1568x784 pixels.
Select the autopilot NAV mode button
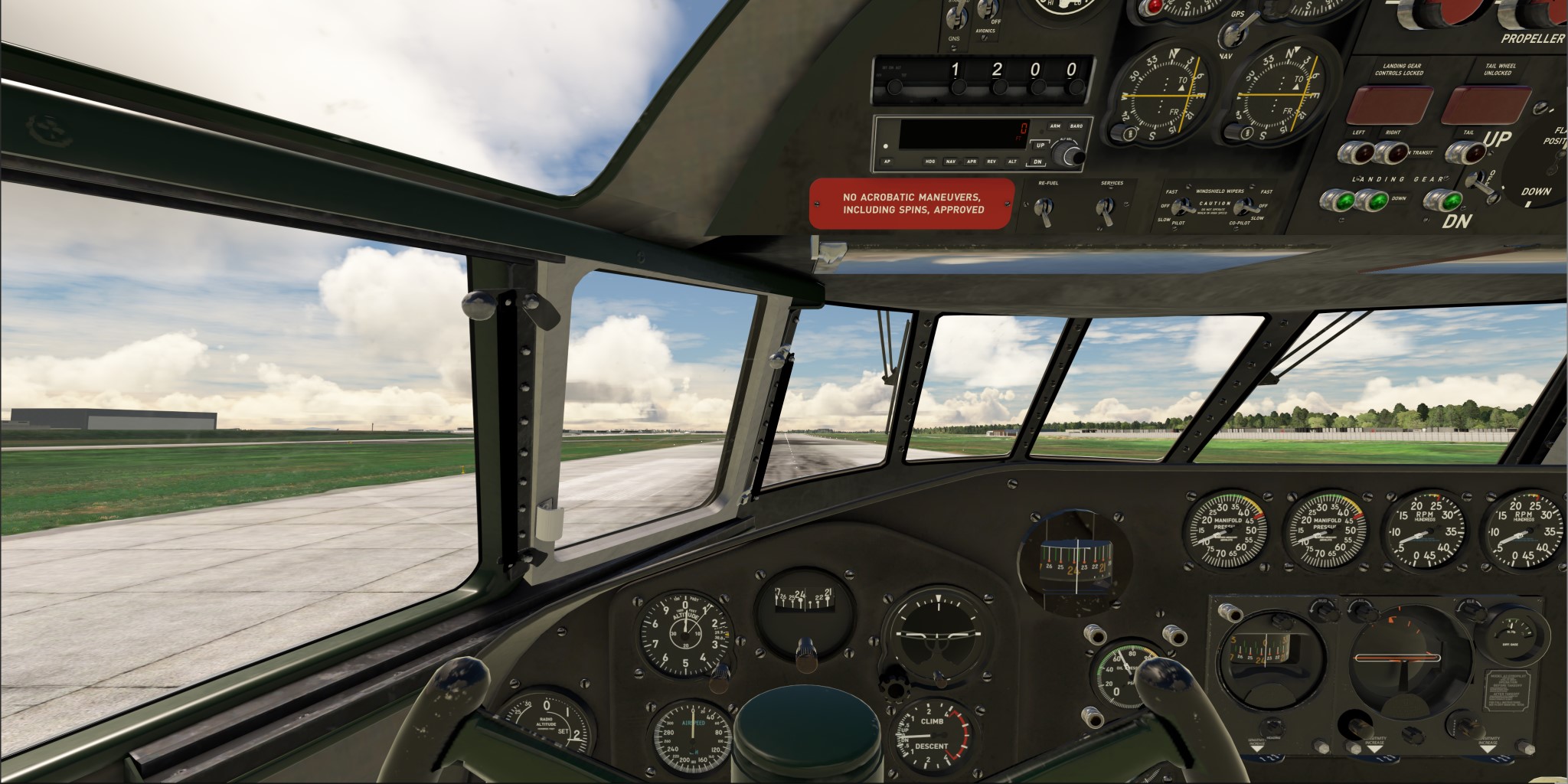pyautogui.click(x=951, y=162)
